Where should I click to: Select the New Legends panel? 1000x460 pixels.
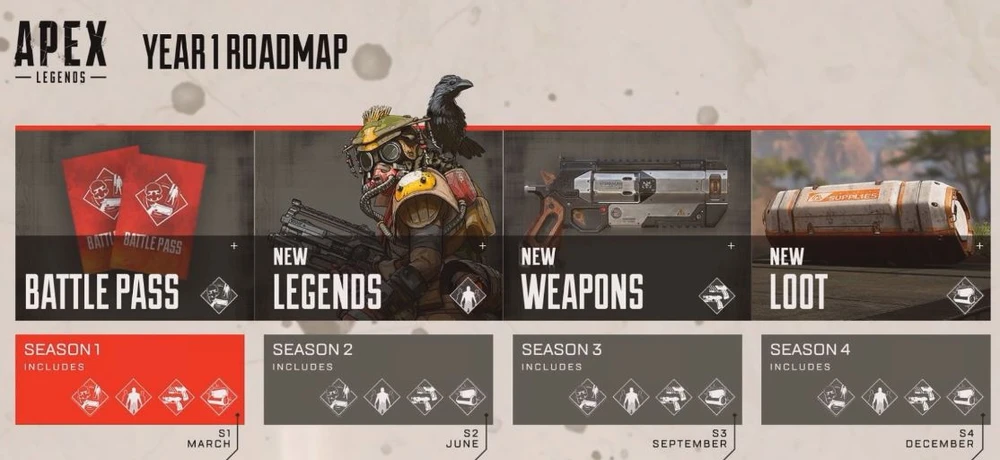(x=378, y=225)
